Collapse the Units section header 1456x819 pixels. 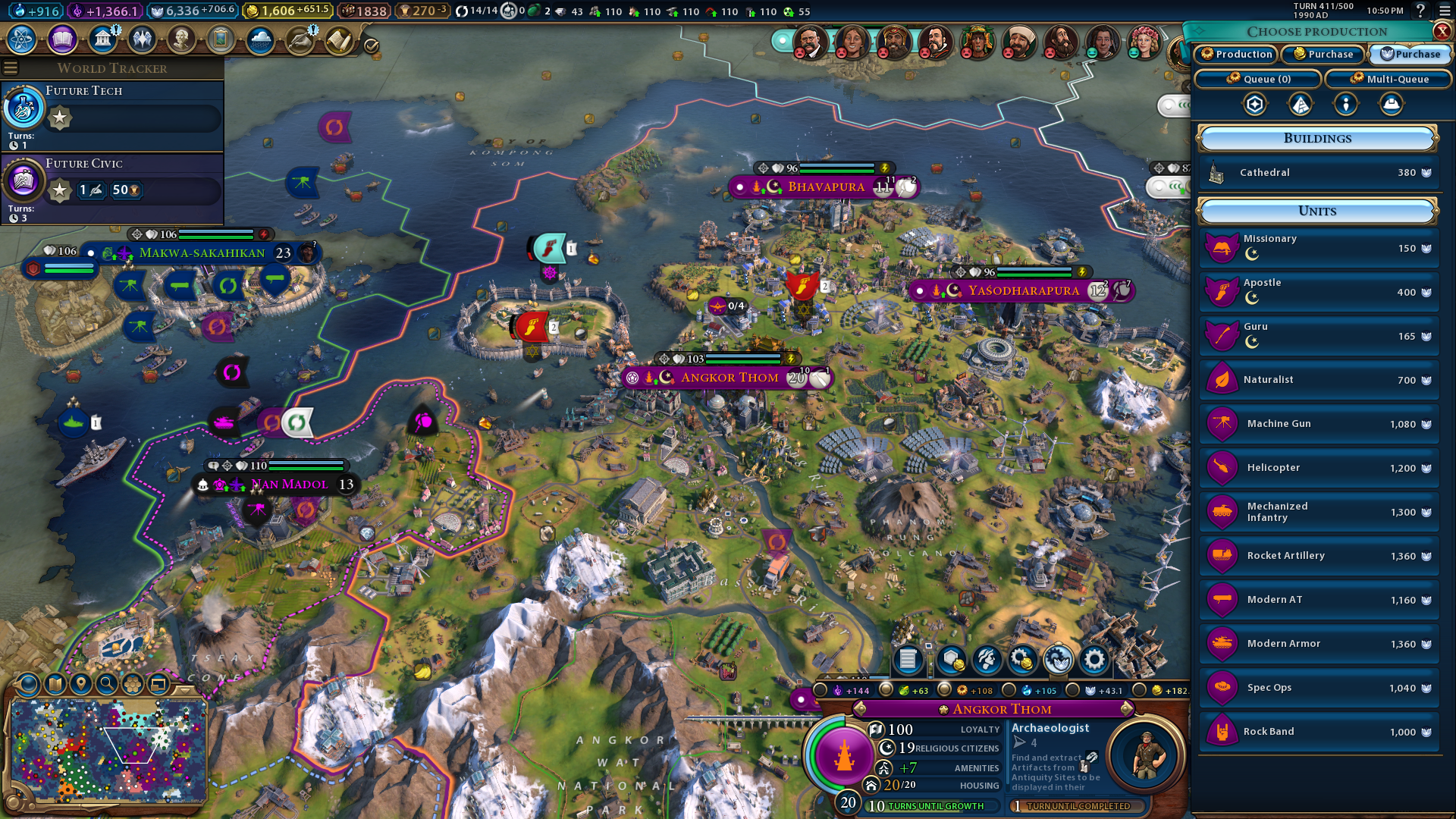click(x=1317, y=212)
